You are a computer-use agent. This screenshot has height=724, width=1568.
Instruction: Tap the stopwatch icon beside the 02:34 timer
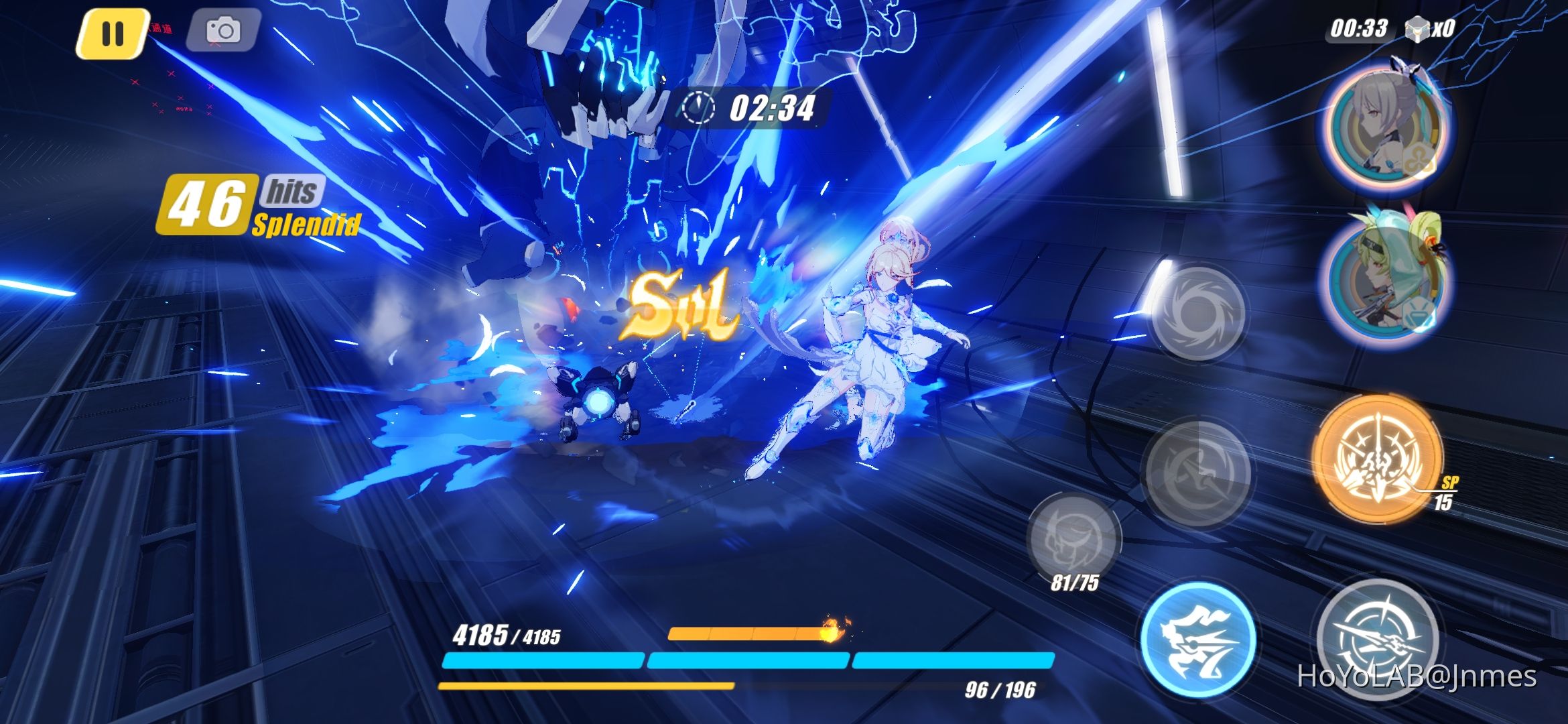(699, 106)
